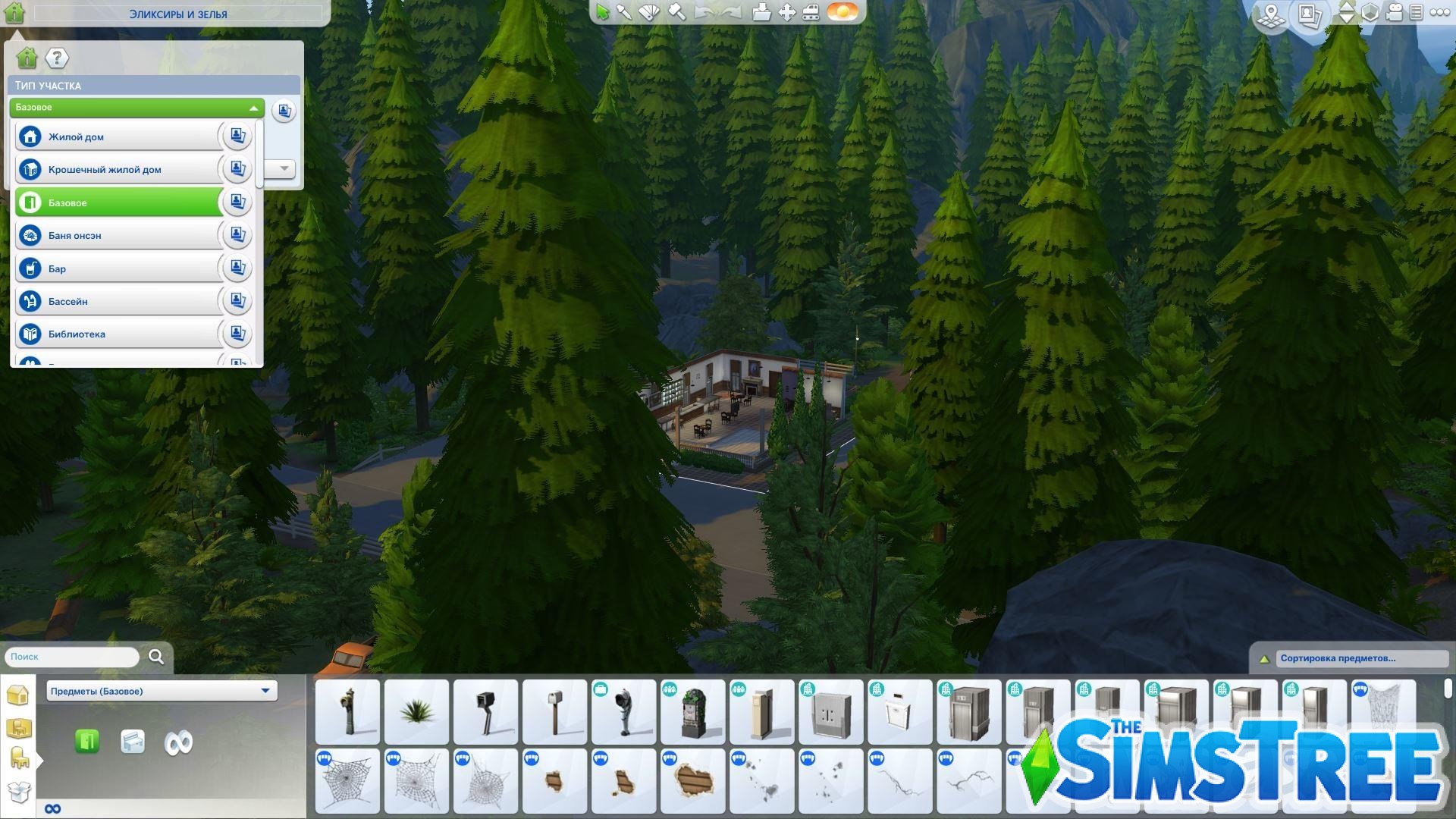Viewport: 1456px width, 819px height.
Task: Activate the bulldozer tool
Action: pos(811,13)
